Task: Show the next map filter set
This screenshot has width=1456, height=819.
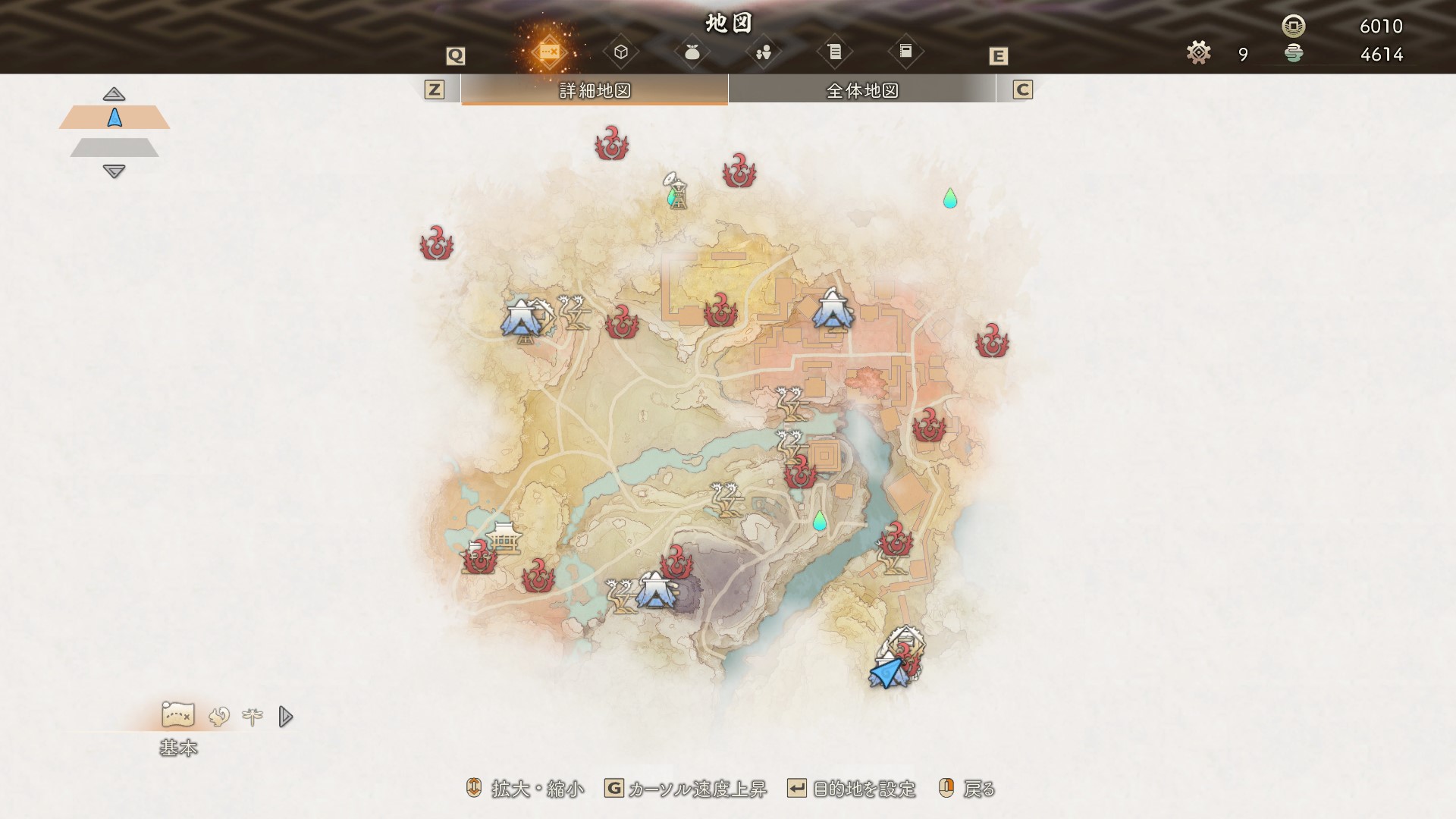Action: coord(285,717)
